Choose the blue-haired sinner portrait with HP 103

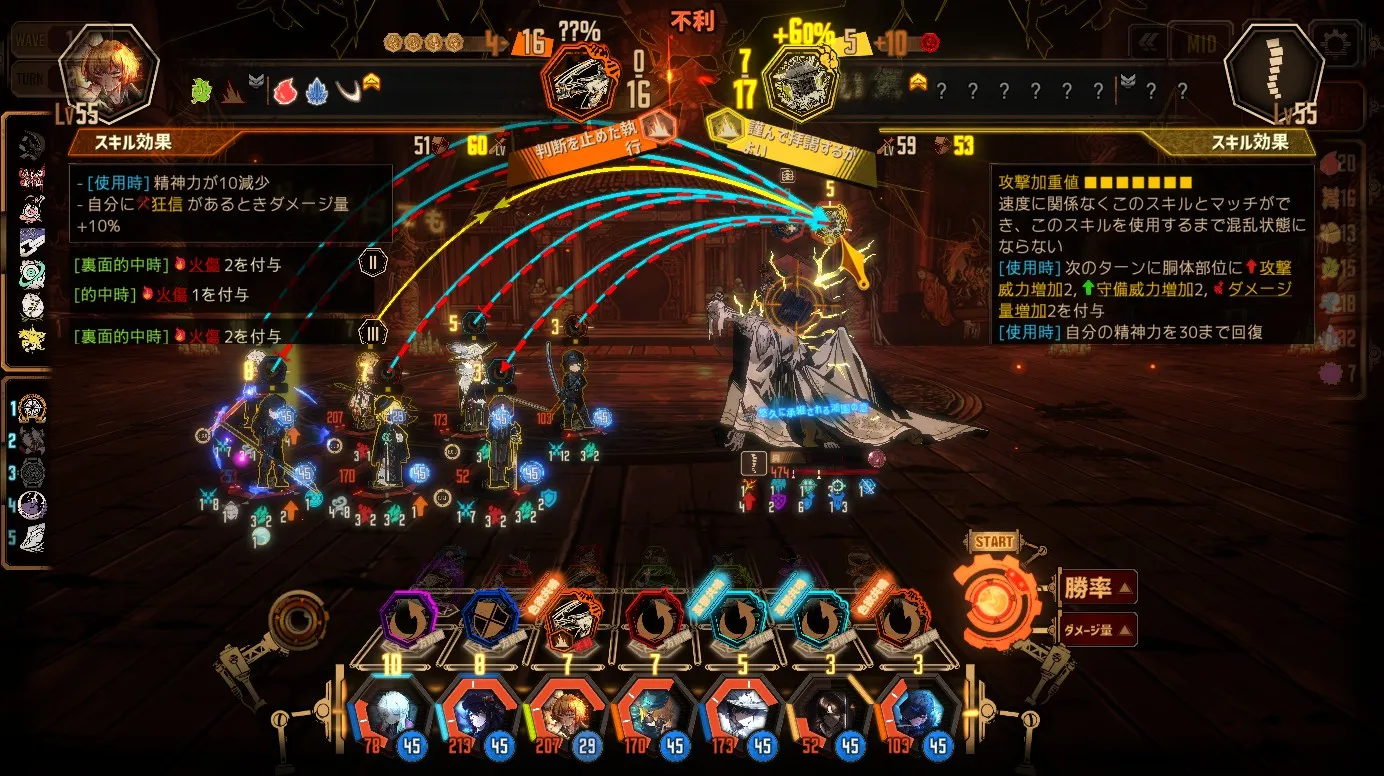click(916, 715)
